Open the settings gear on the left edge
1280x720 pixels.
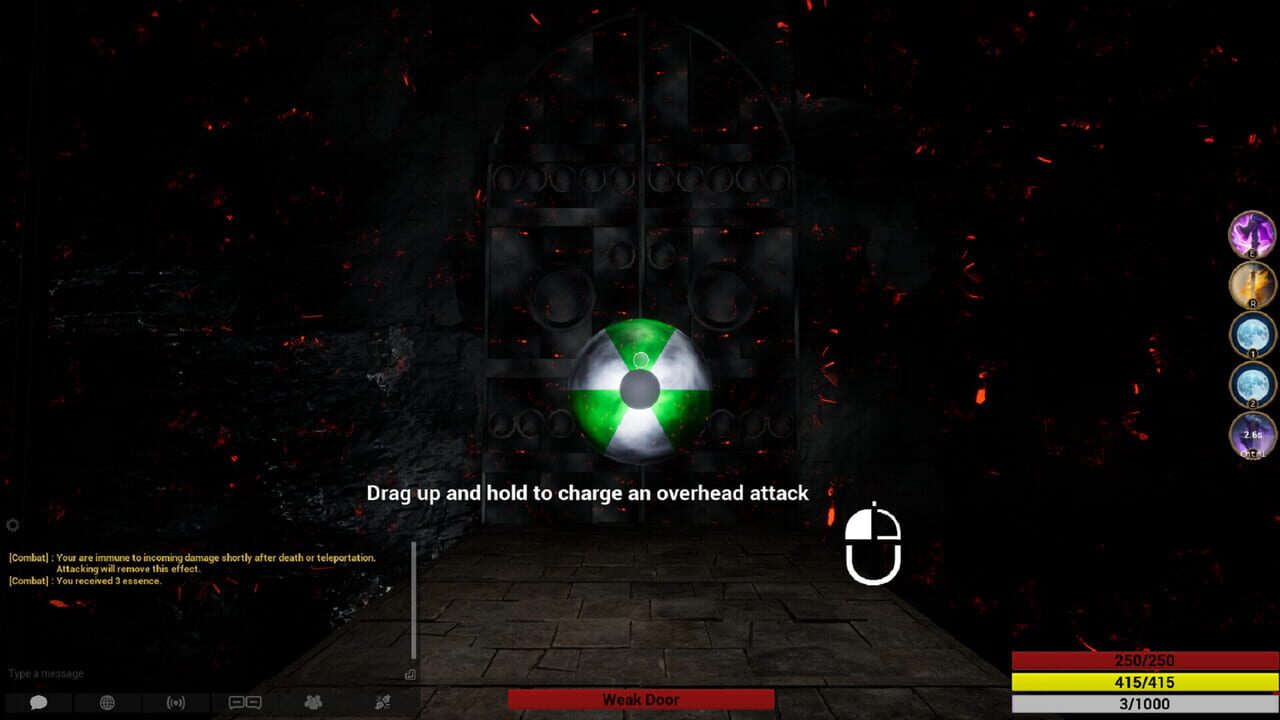(13, 524)
